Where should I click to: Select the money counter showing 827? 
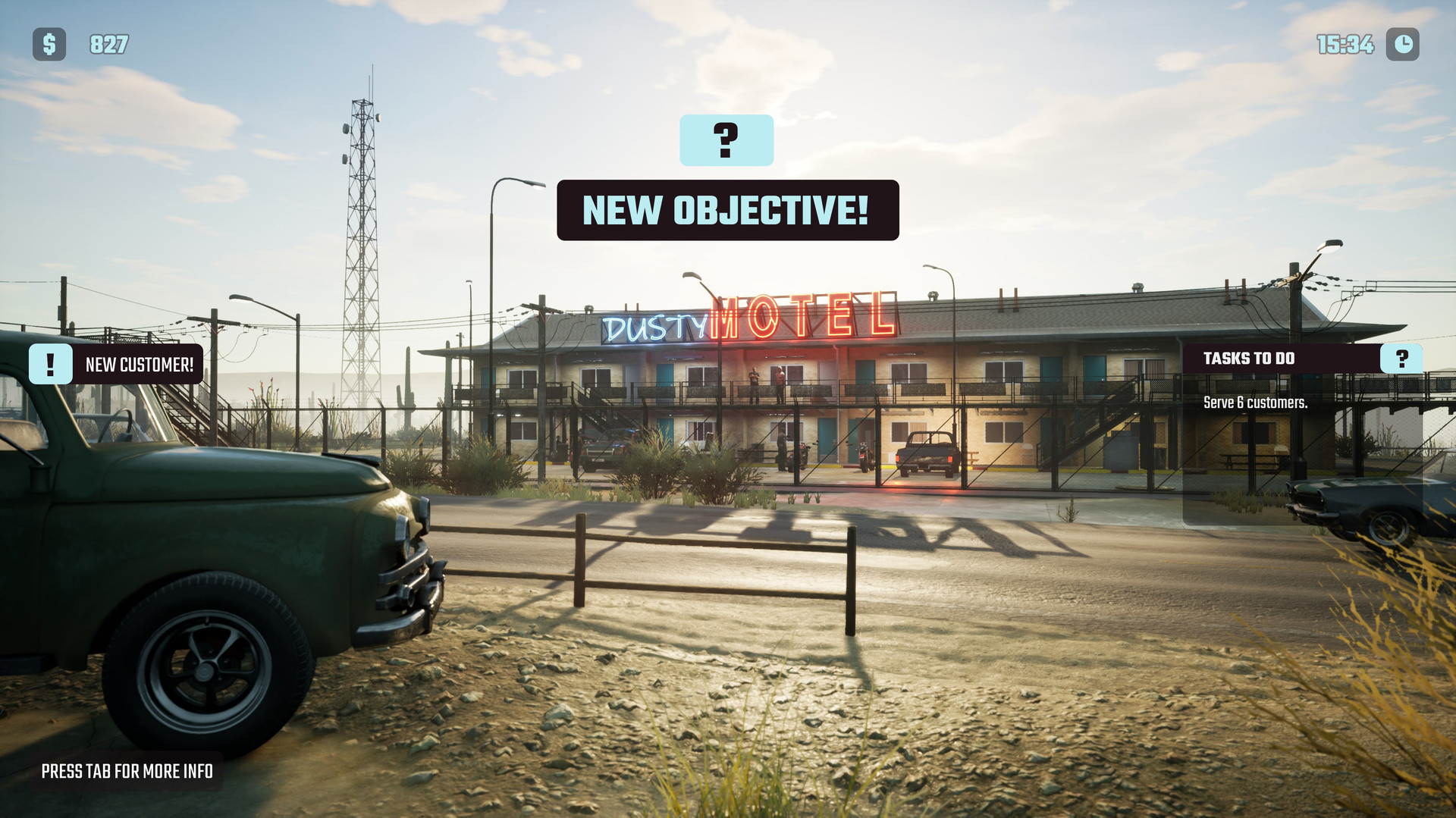pyautogui.click(x=108, y=45)
